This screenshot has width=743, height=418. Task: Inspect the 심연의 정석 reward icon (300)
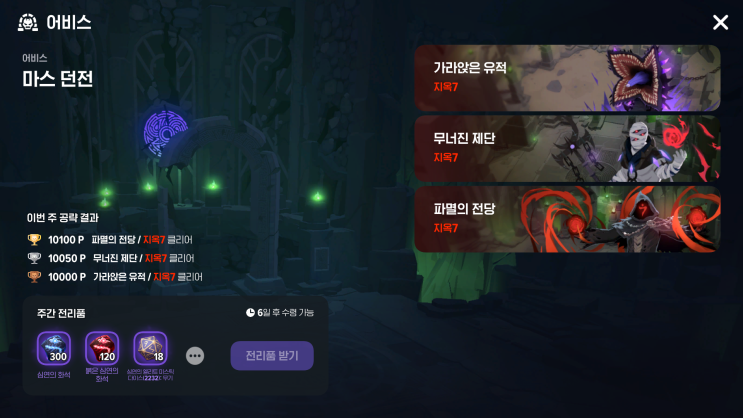53,349
